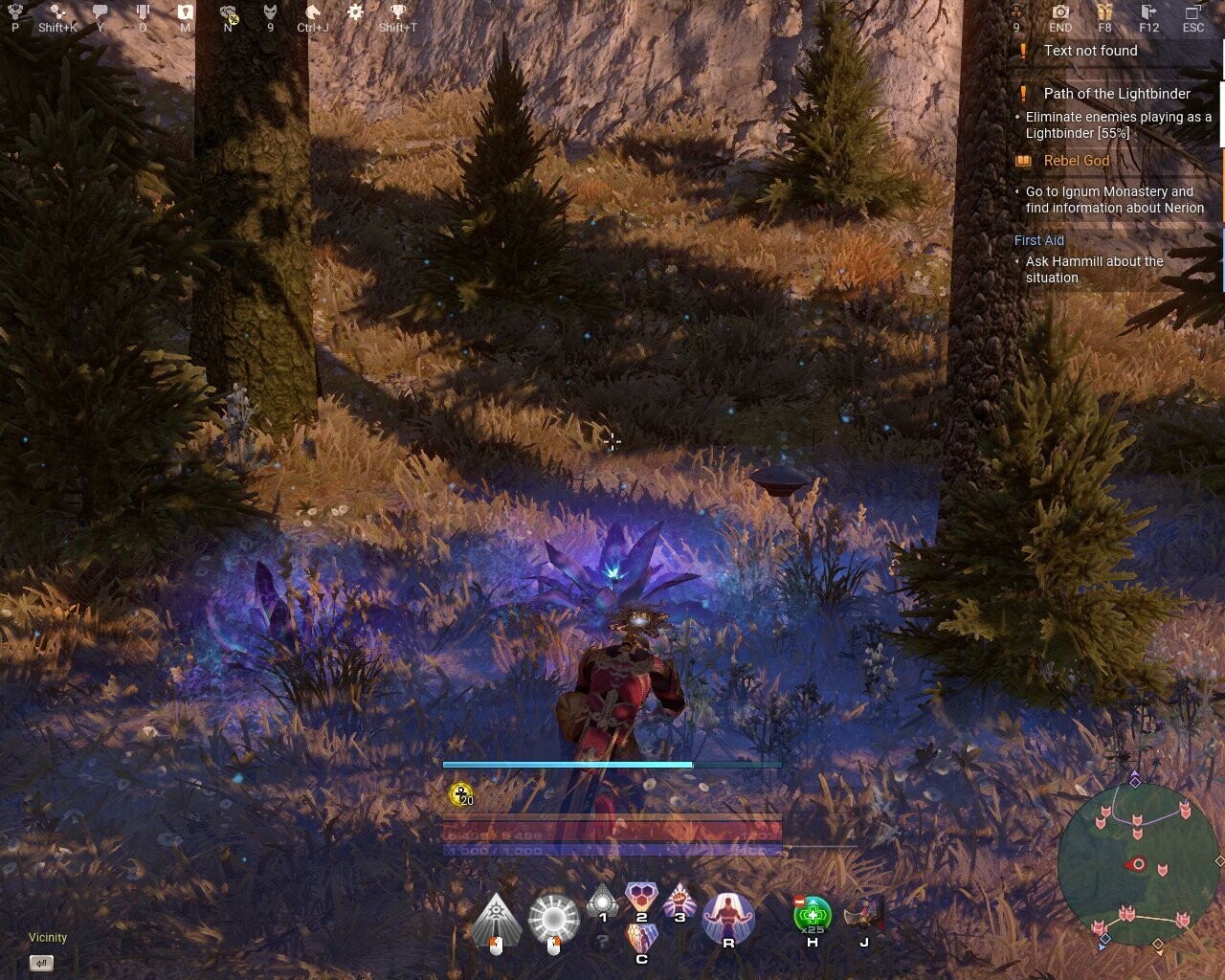Open the screenshot camera icon labeled END

[1059, 13]
